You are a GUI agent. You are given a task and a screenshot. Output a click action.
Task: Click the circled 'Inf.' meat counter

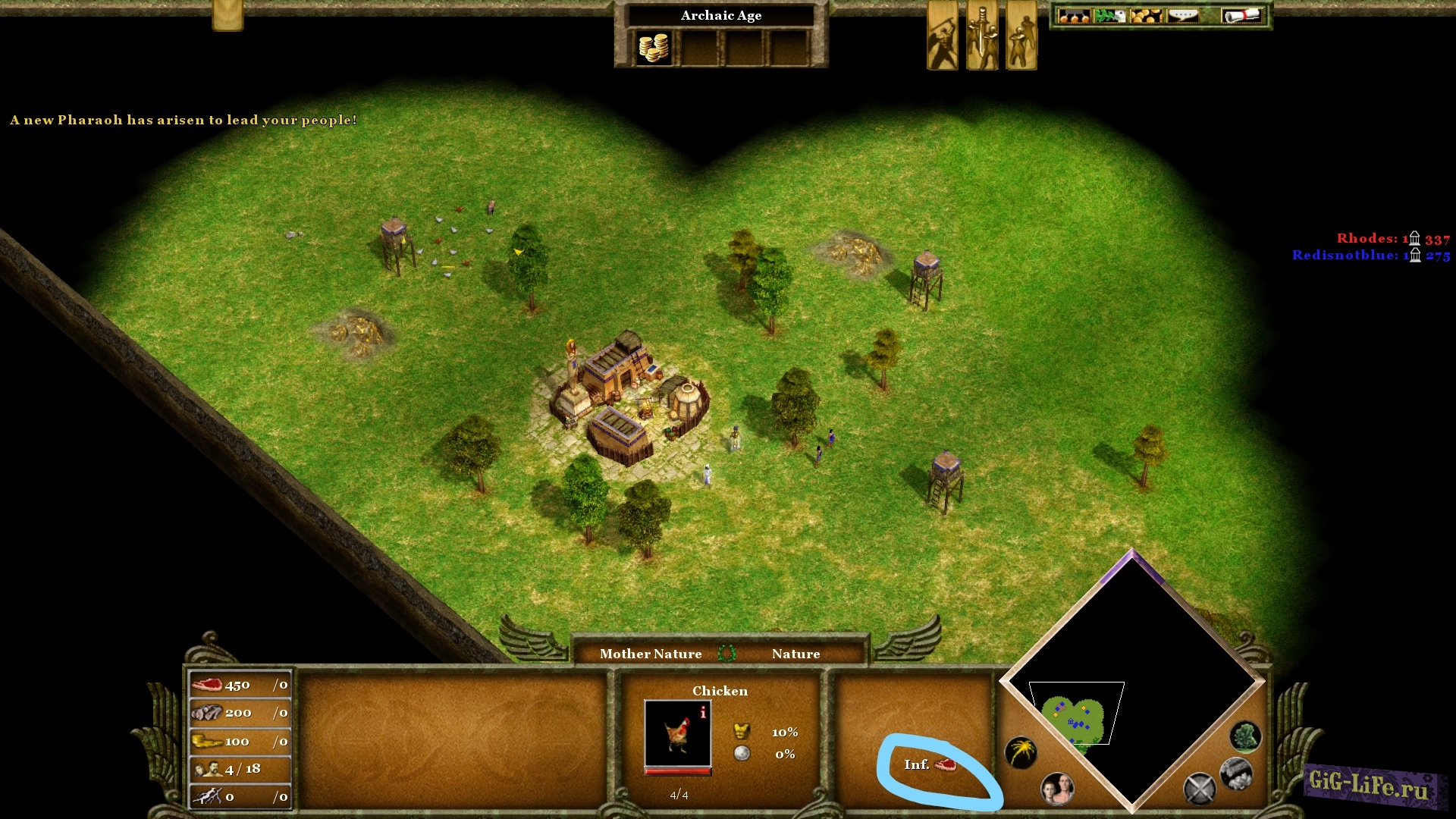[930, 766]
